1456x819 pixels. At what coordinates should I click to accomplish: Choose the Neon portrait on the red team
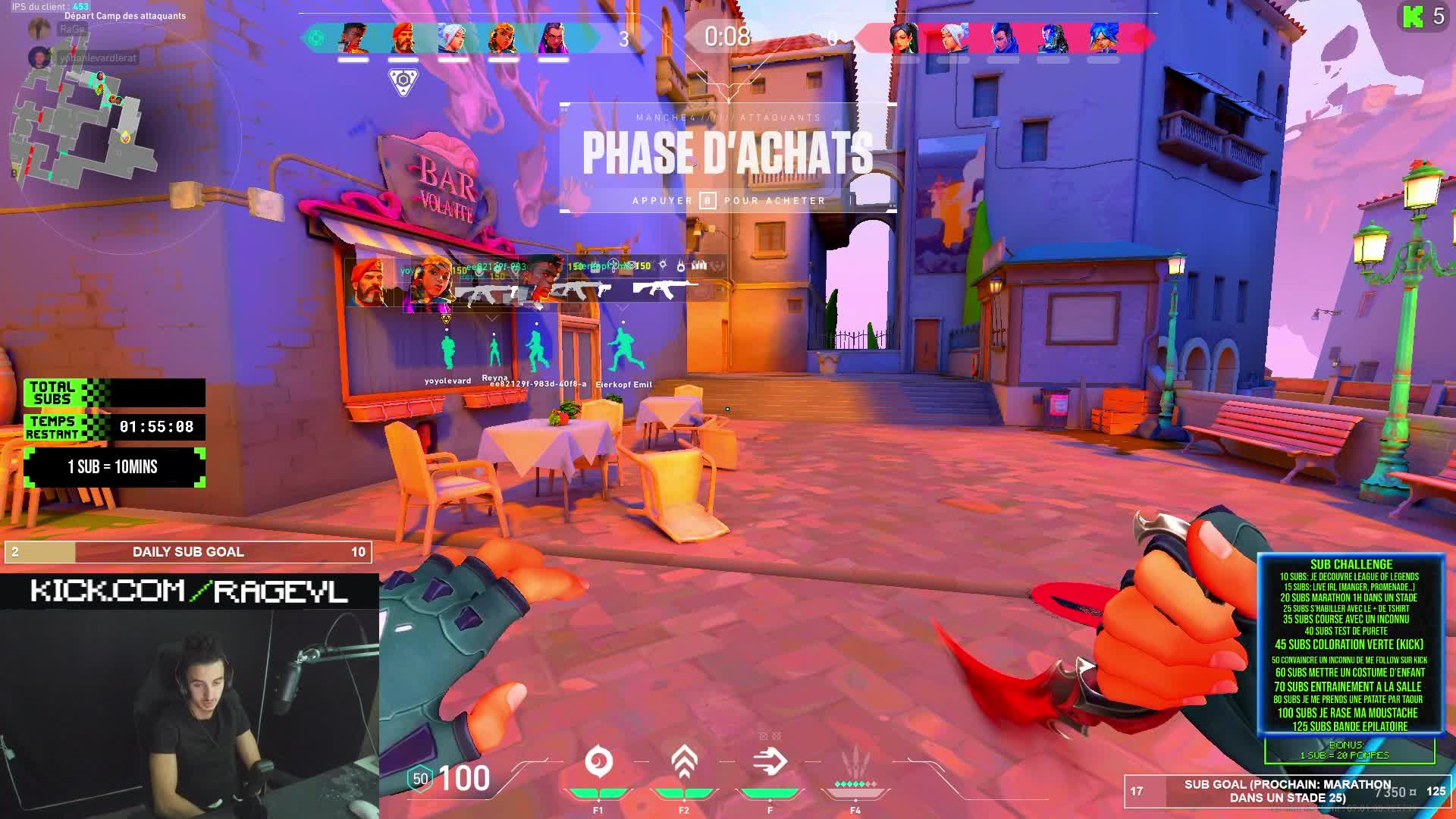pos(1103,37)
